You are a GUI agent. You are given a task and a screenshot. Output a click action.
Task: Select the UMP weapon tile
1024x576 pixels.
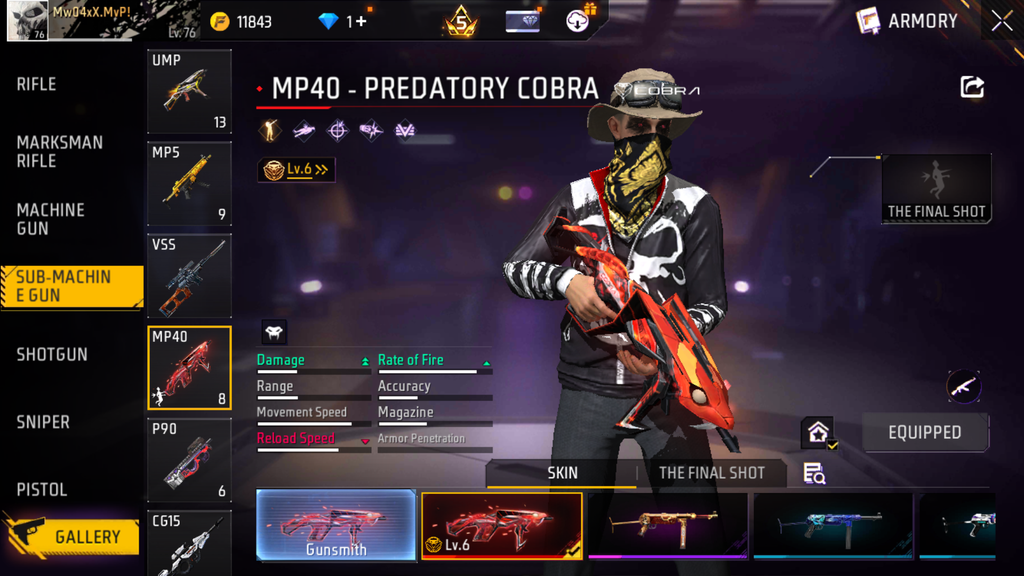(189, 91)
